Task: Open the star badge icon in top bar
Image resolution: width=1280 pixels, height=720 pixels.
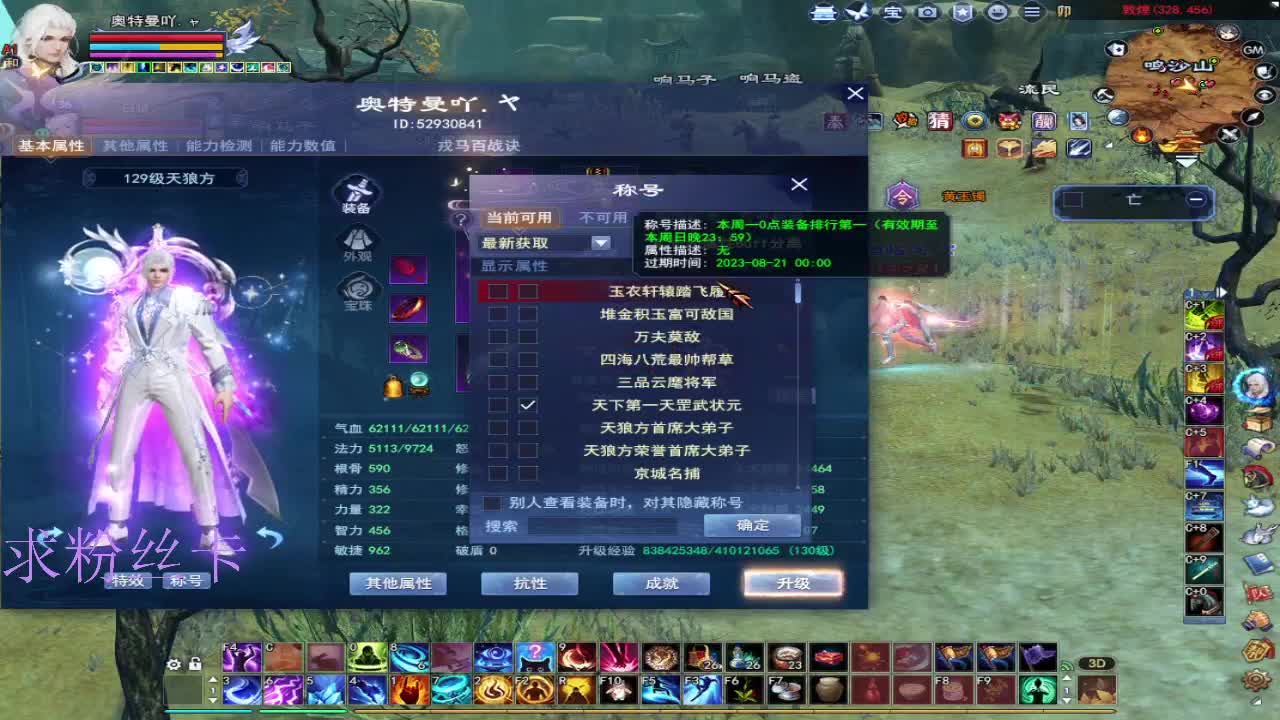Action: coord(964,14)
